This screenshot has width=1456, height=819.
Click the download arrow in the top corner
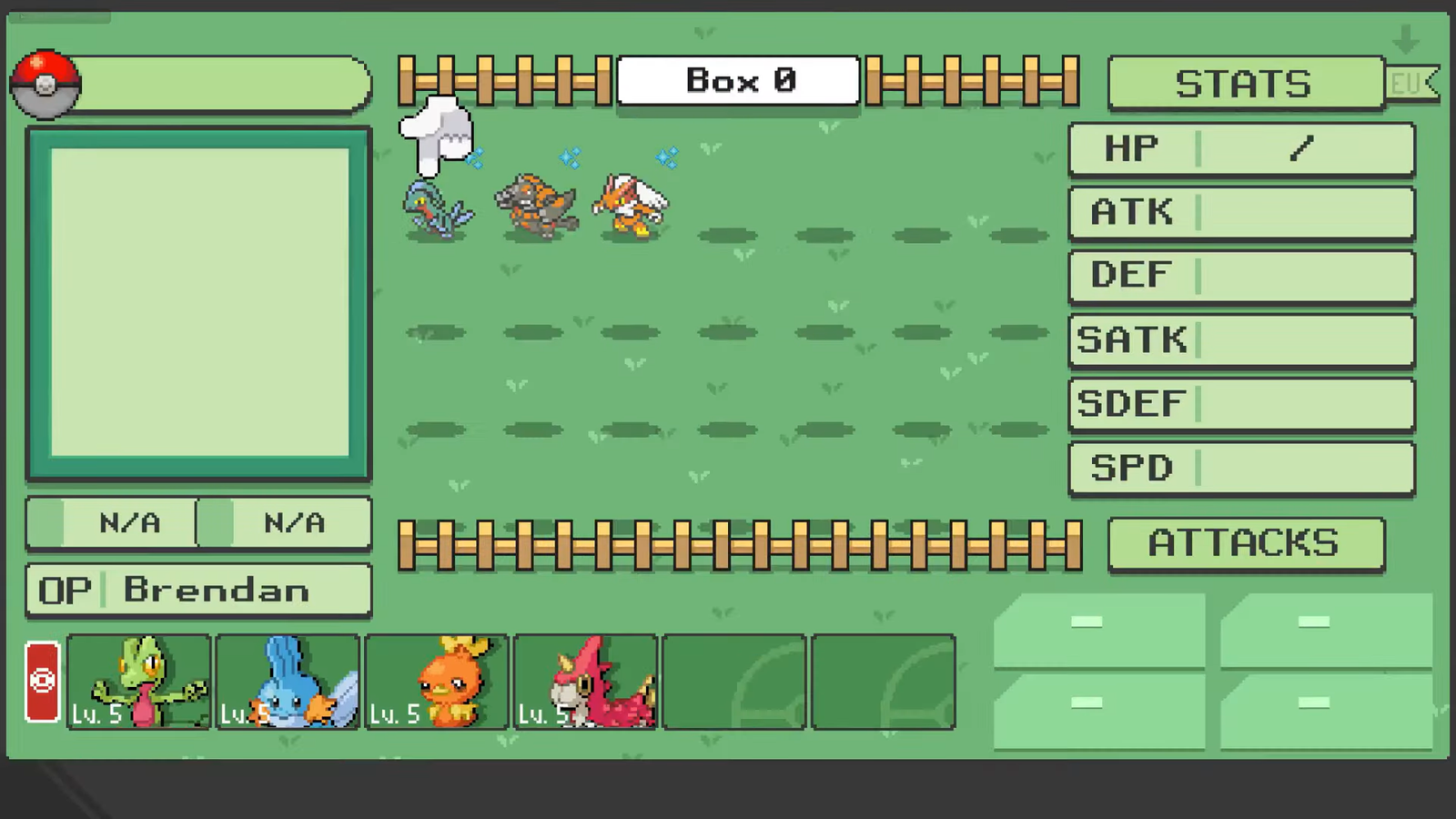(x=1407, y=40)
